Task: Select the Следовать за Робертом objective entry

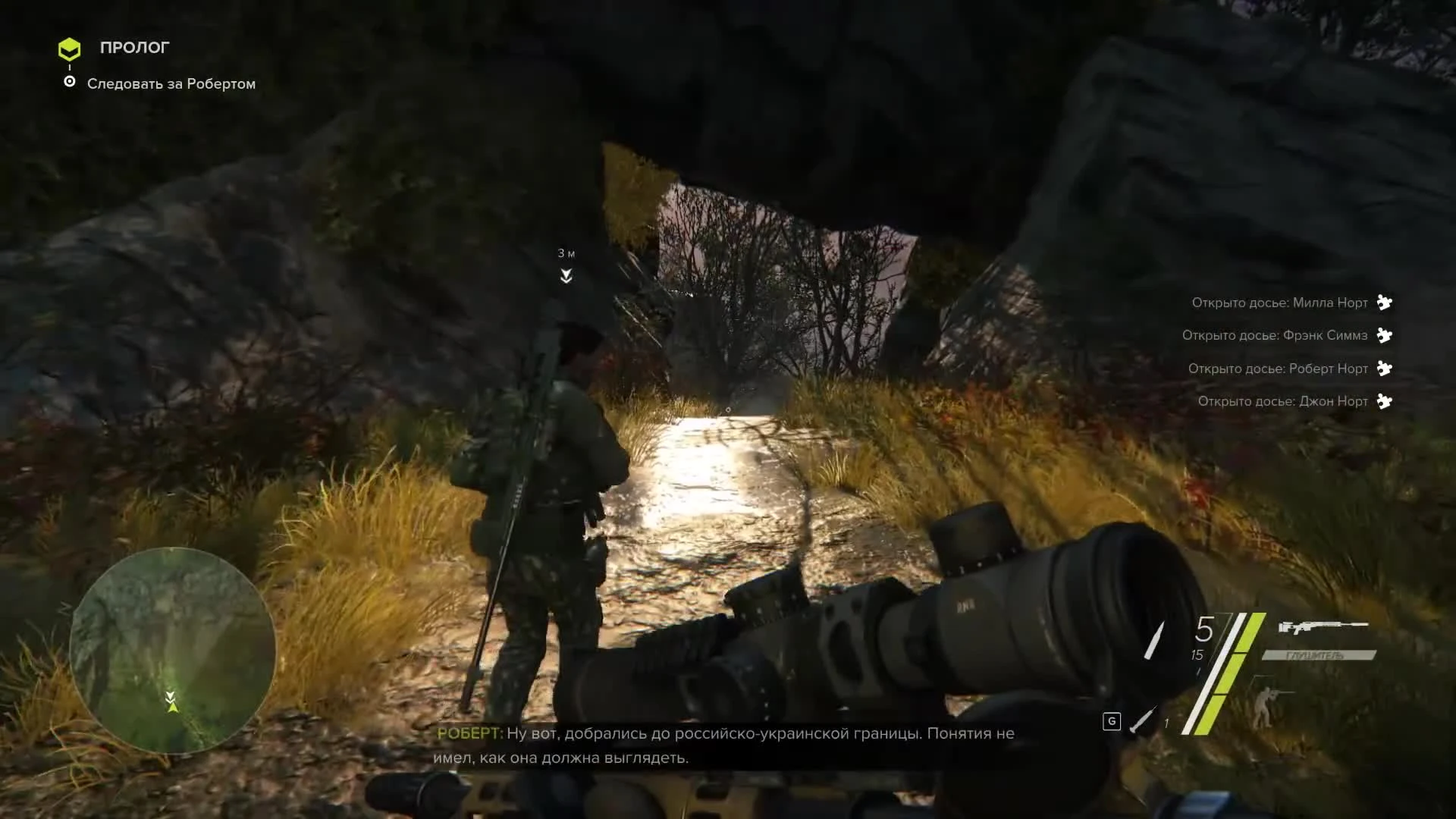Action: 170,83
